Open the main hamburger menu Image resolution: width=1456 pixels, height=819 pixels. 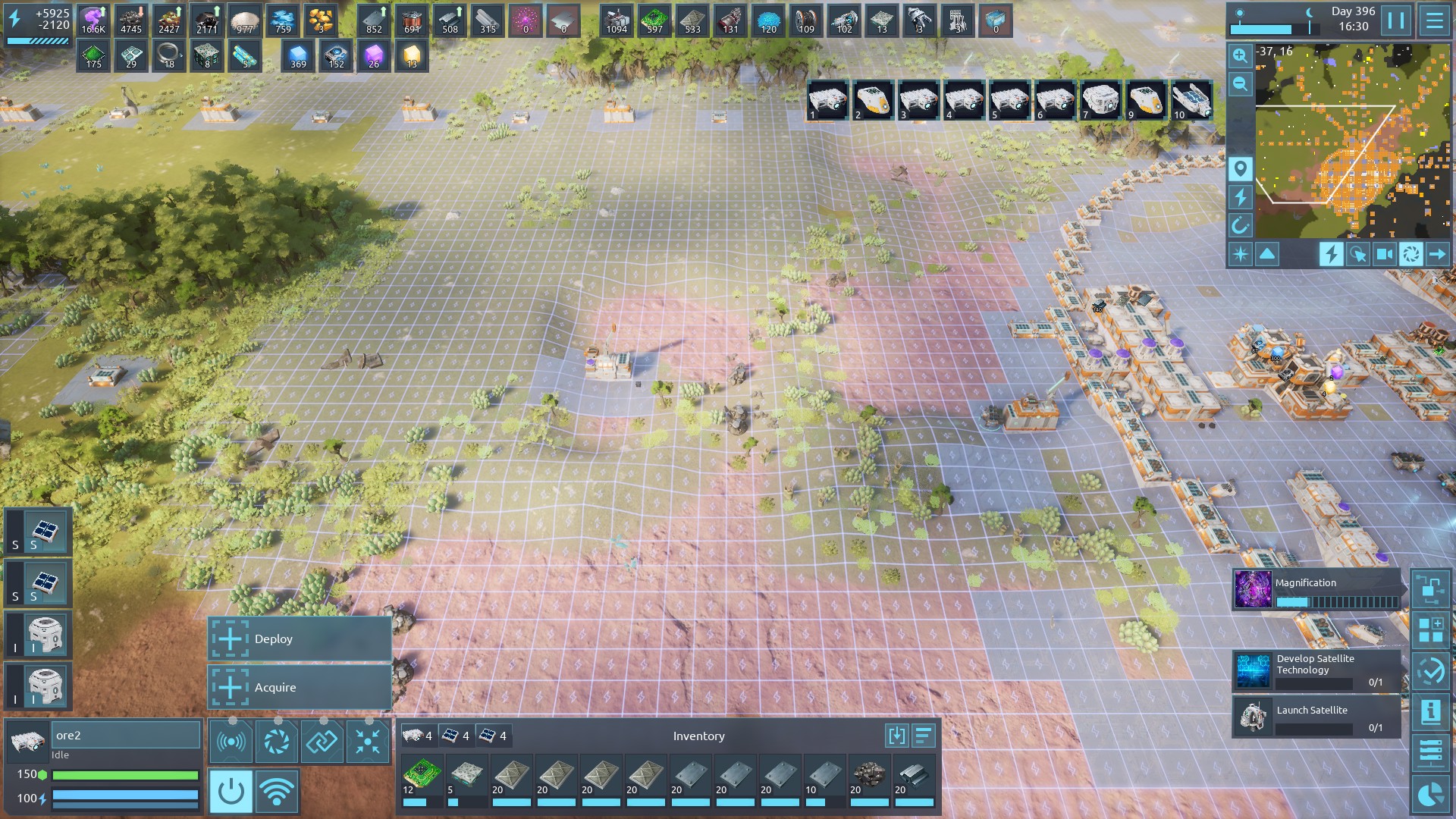1434,20
